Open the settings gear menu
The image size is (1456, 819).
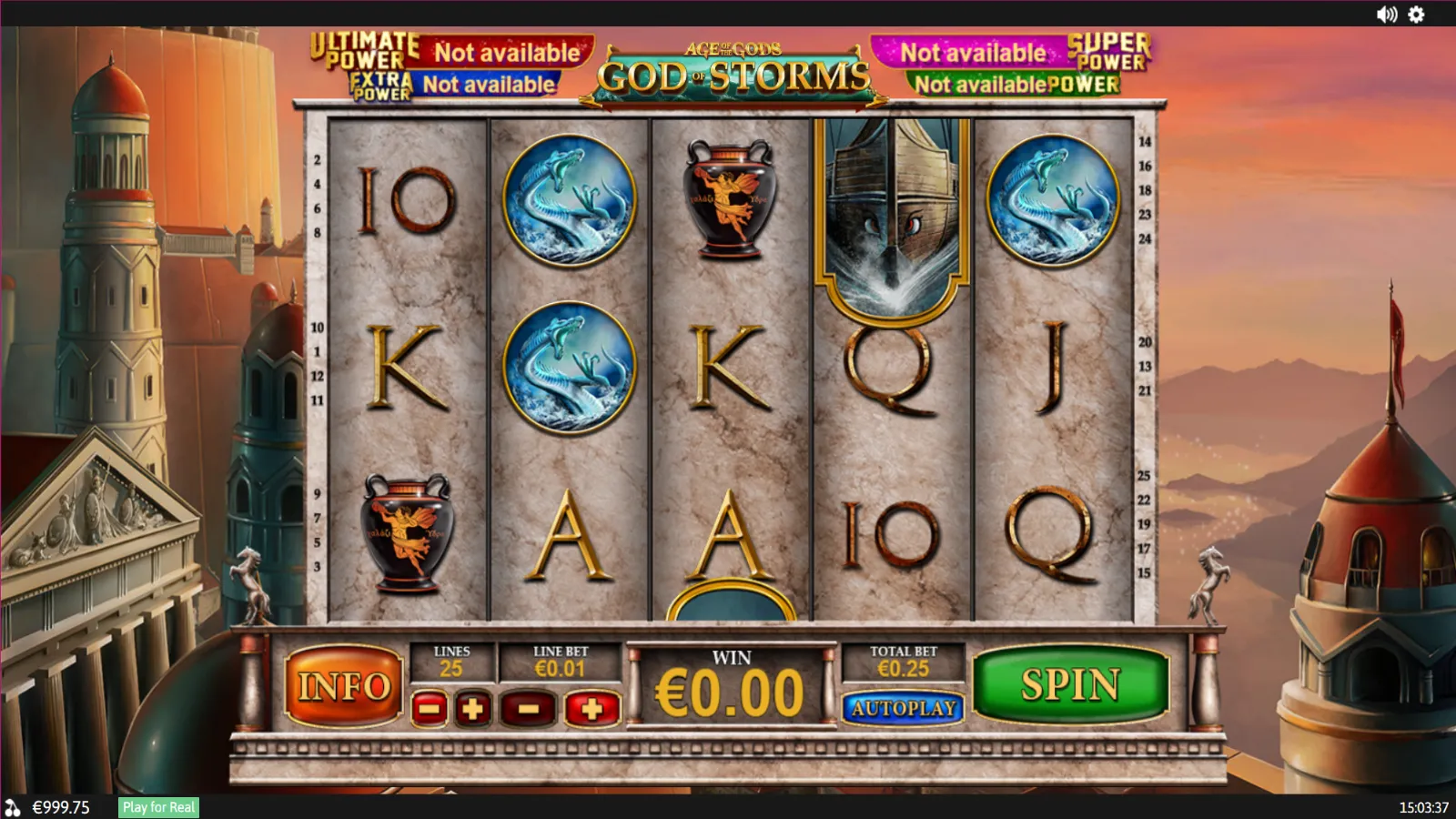(x=1416, y=14)
